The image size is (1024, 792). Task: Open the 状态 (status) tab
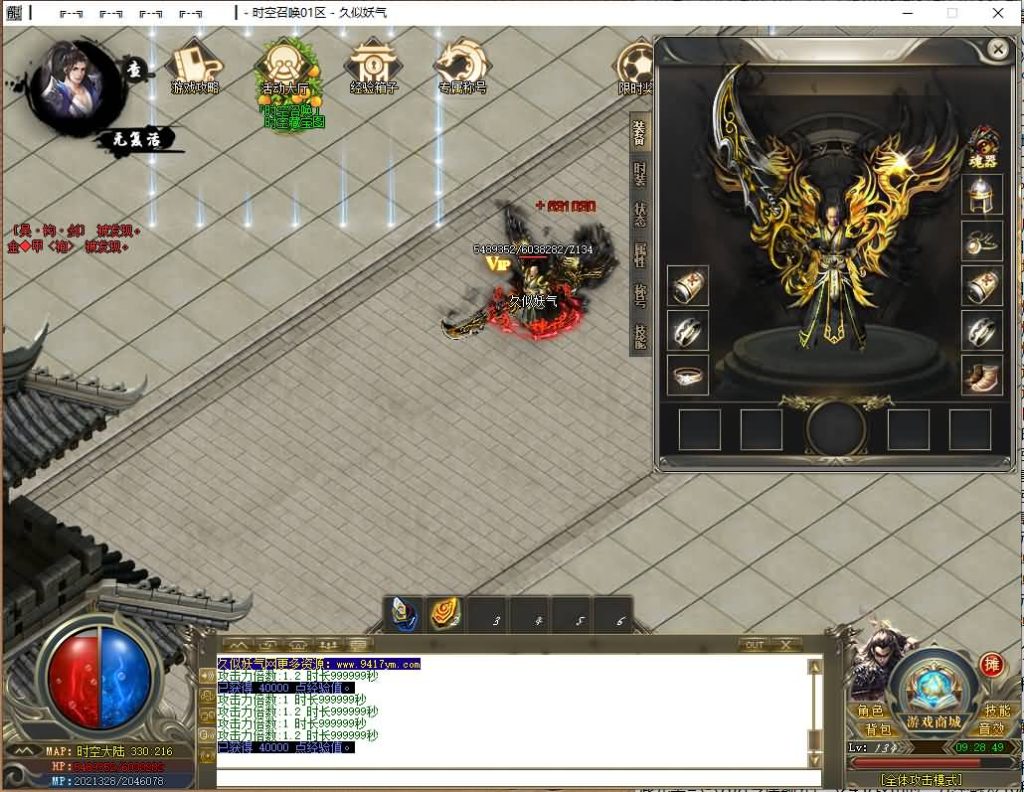[x=639, y=213]
